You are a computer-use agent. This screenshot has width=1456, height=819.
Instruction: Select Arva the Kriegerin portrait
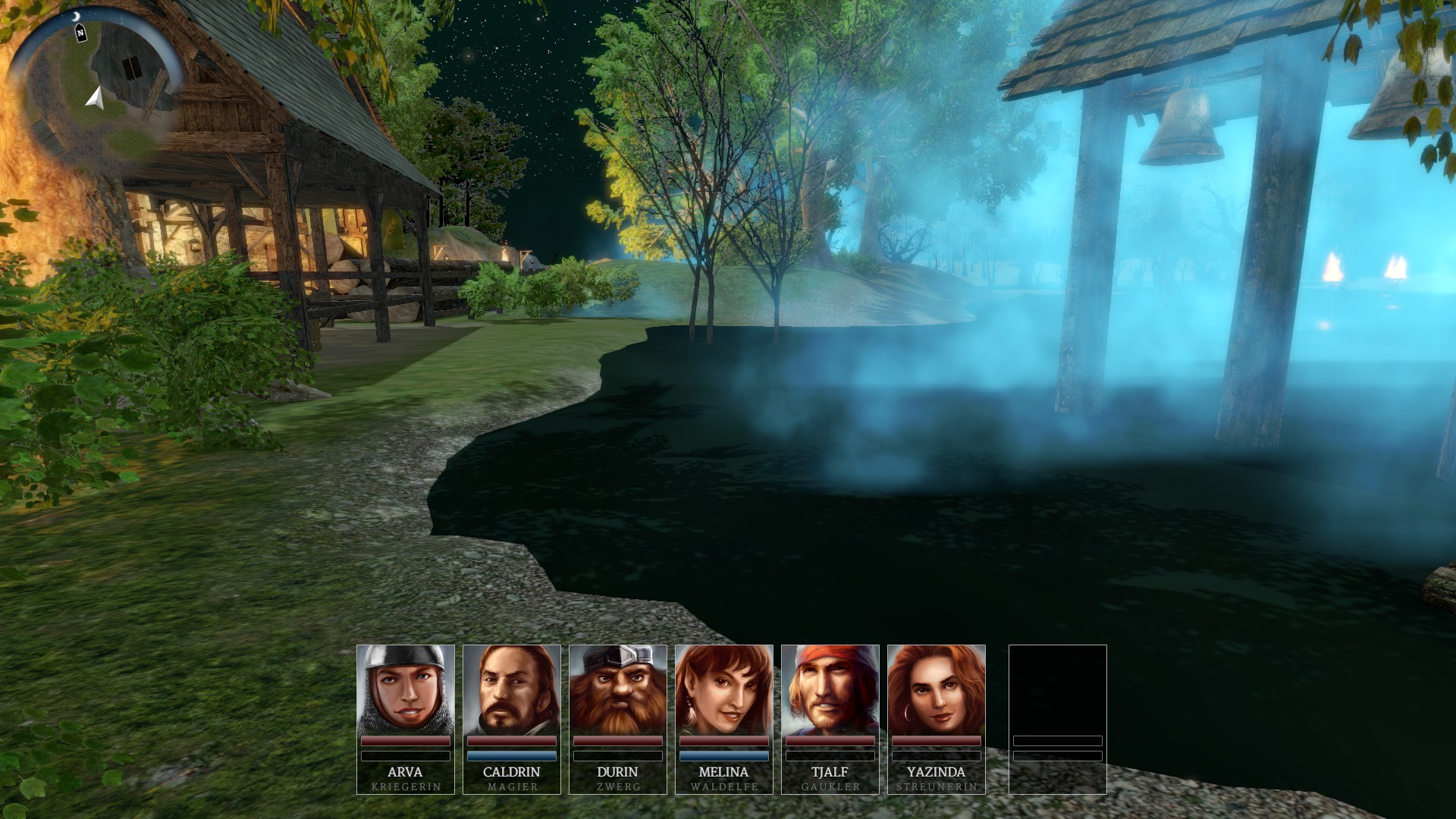pos(406,690)
